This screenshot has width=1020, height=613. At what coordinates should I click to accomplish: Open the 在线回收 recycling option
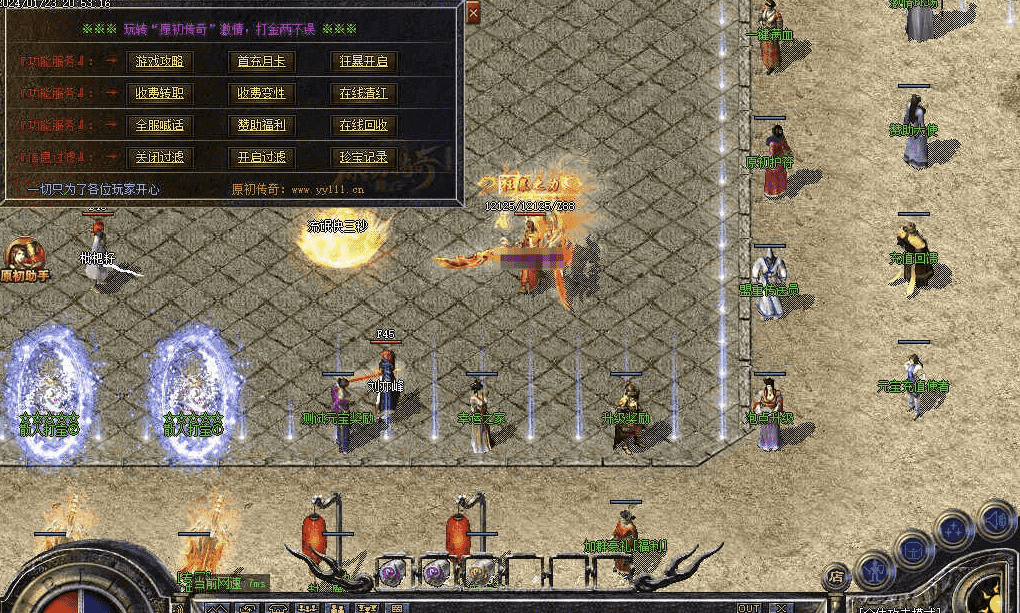tap(364, 125)
